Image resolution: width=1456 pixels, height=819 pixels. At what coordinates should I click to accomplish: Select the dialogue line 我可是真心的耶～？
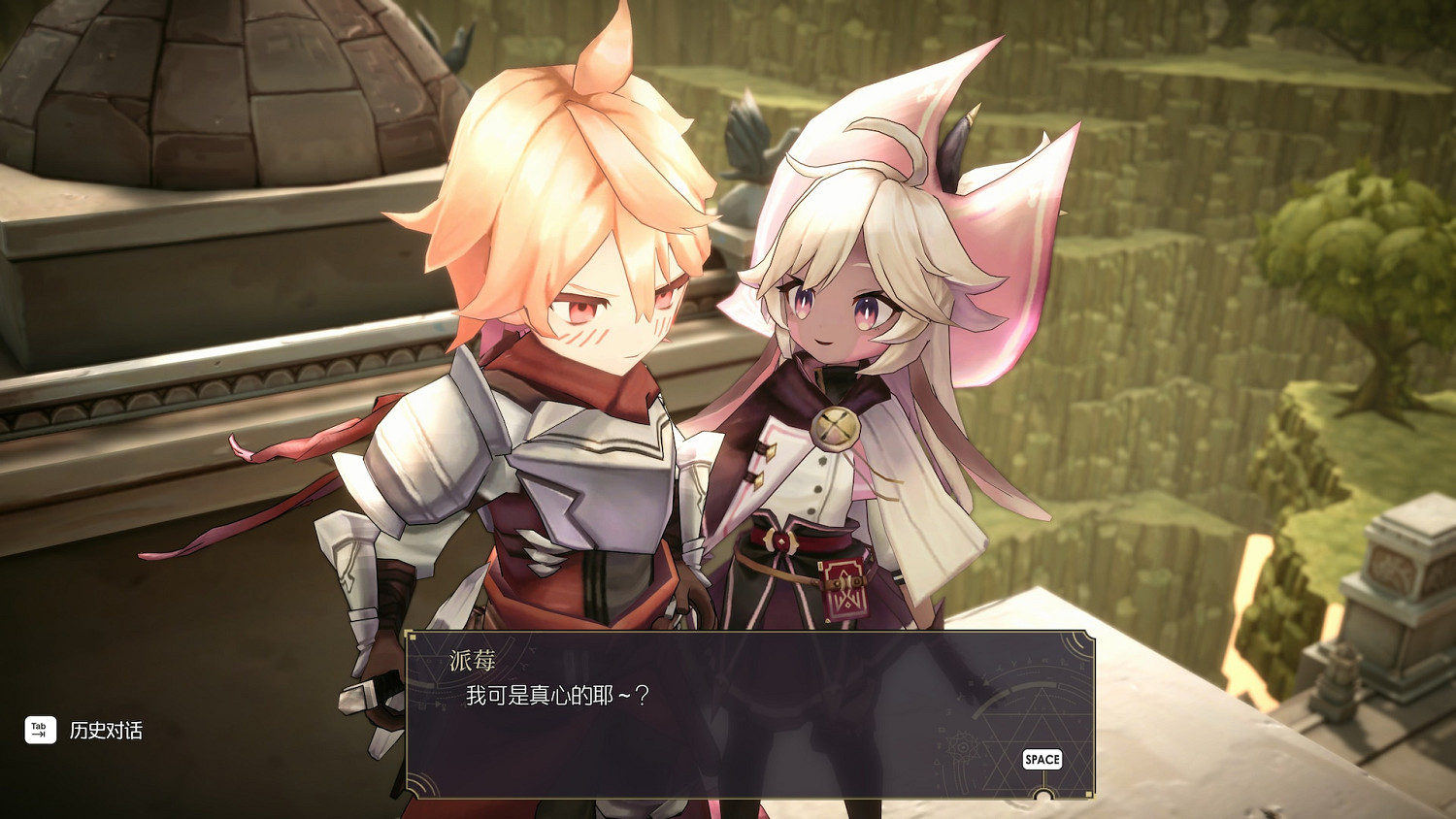pos(557,694)
